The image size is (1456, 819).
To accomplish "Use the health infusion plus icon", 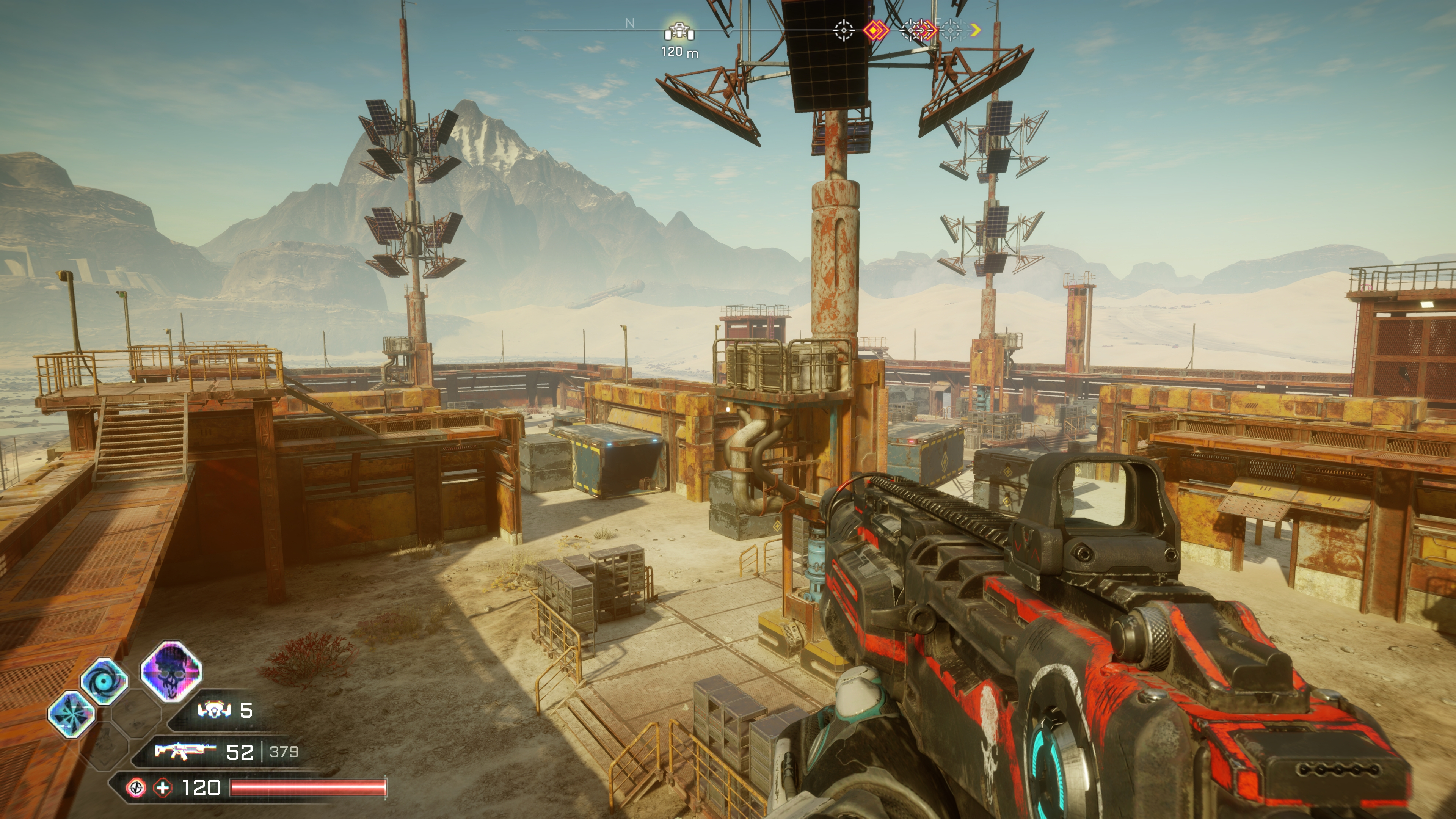I will [163, 788].
